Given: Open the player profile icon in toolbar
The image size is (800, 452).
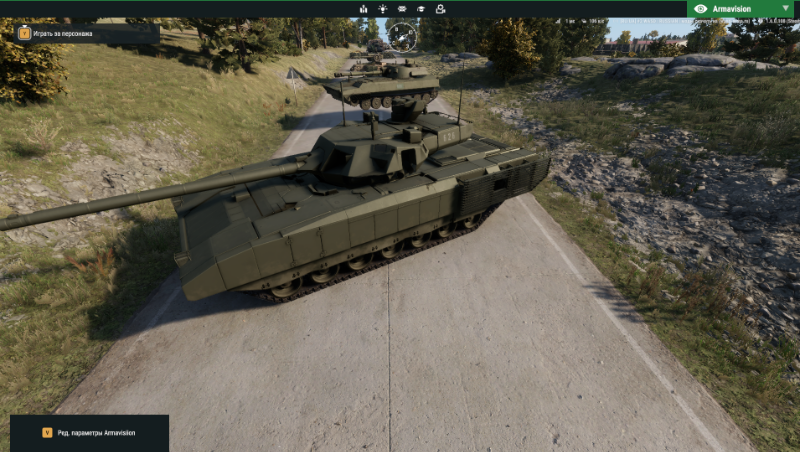Looking at the screenshot, I should [x=441, y=9].
